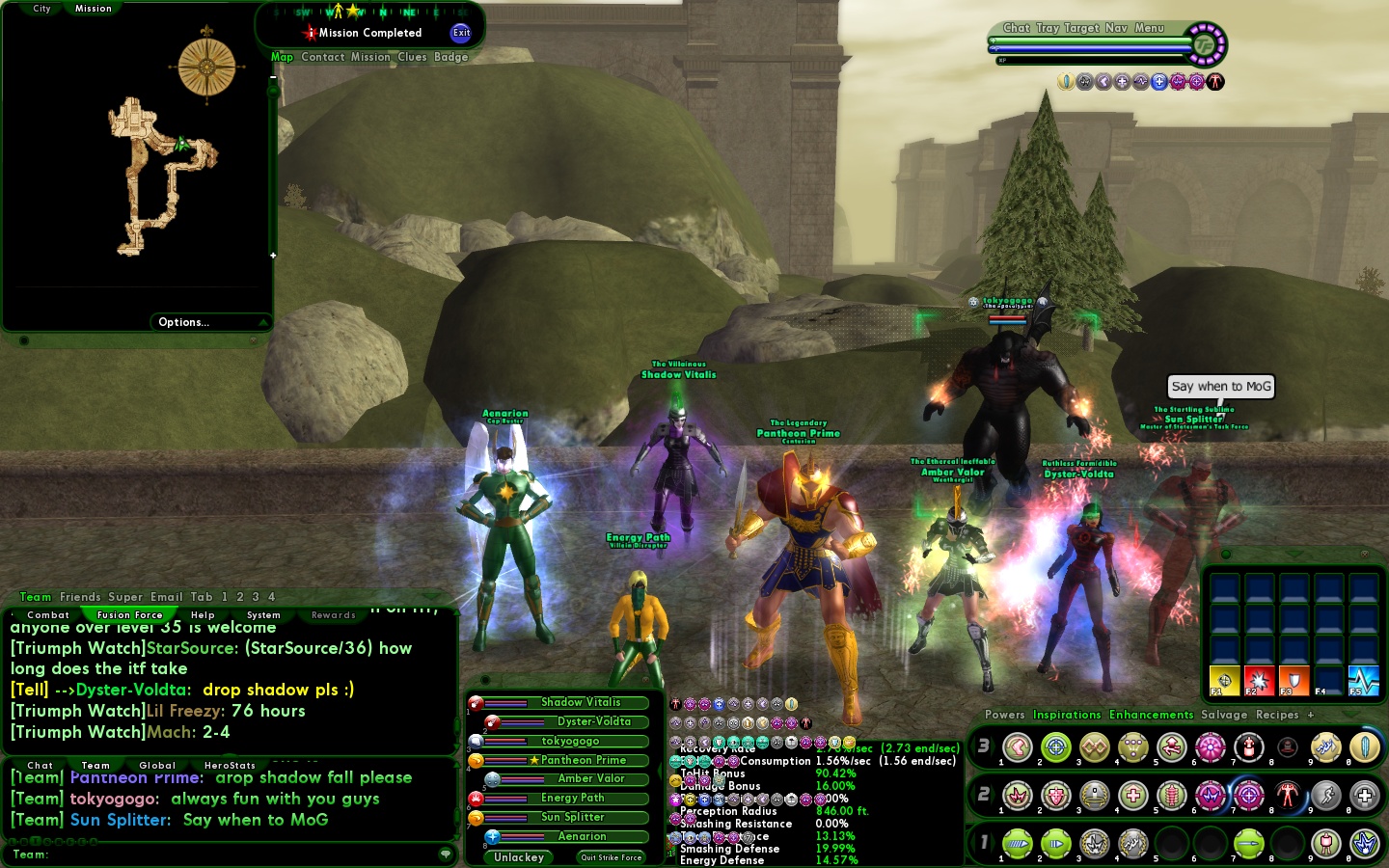
Task: Open the Menu in top bar
Action: 1149,28
